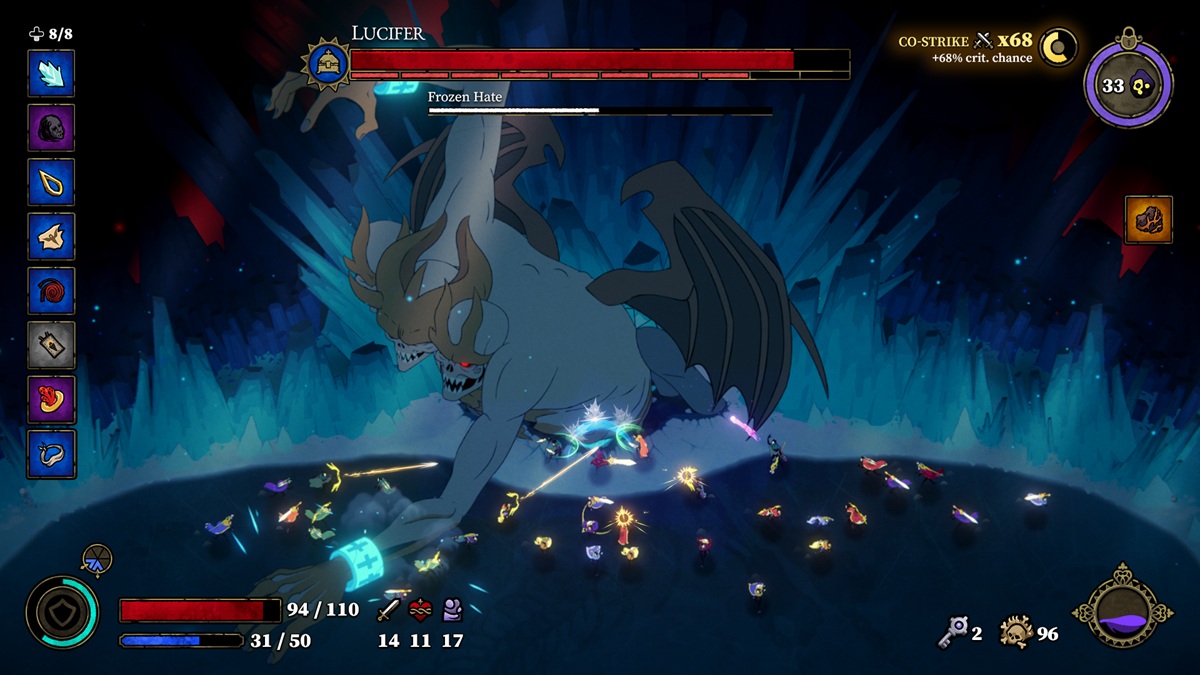This screenshot has height=675, width=1200.
Task: Click the sacred heart stat icon
Action: coord(421,609)
